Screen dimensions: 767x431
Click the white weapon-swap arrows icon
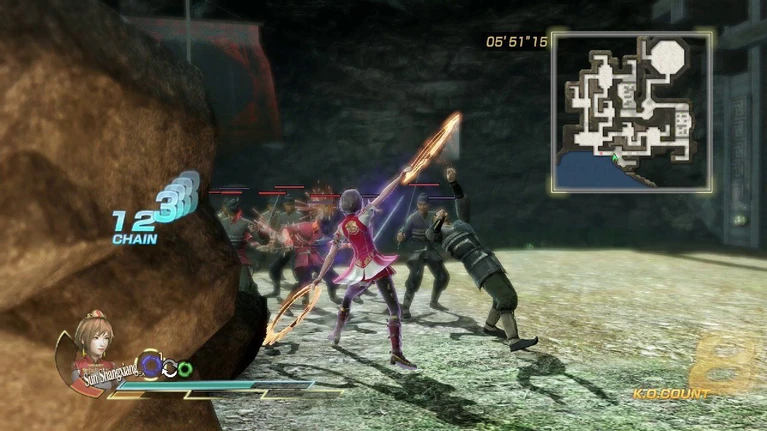point(170,369)
